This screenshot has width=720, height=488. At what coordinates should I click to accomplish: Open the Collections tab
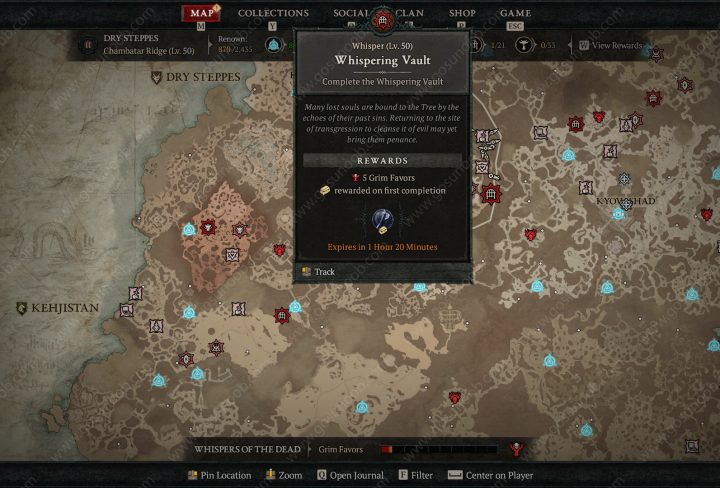click(x=273, y=13)
